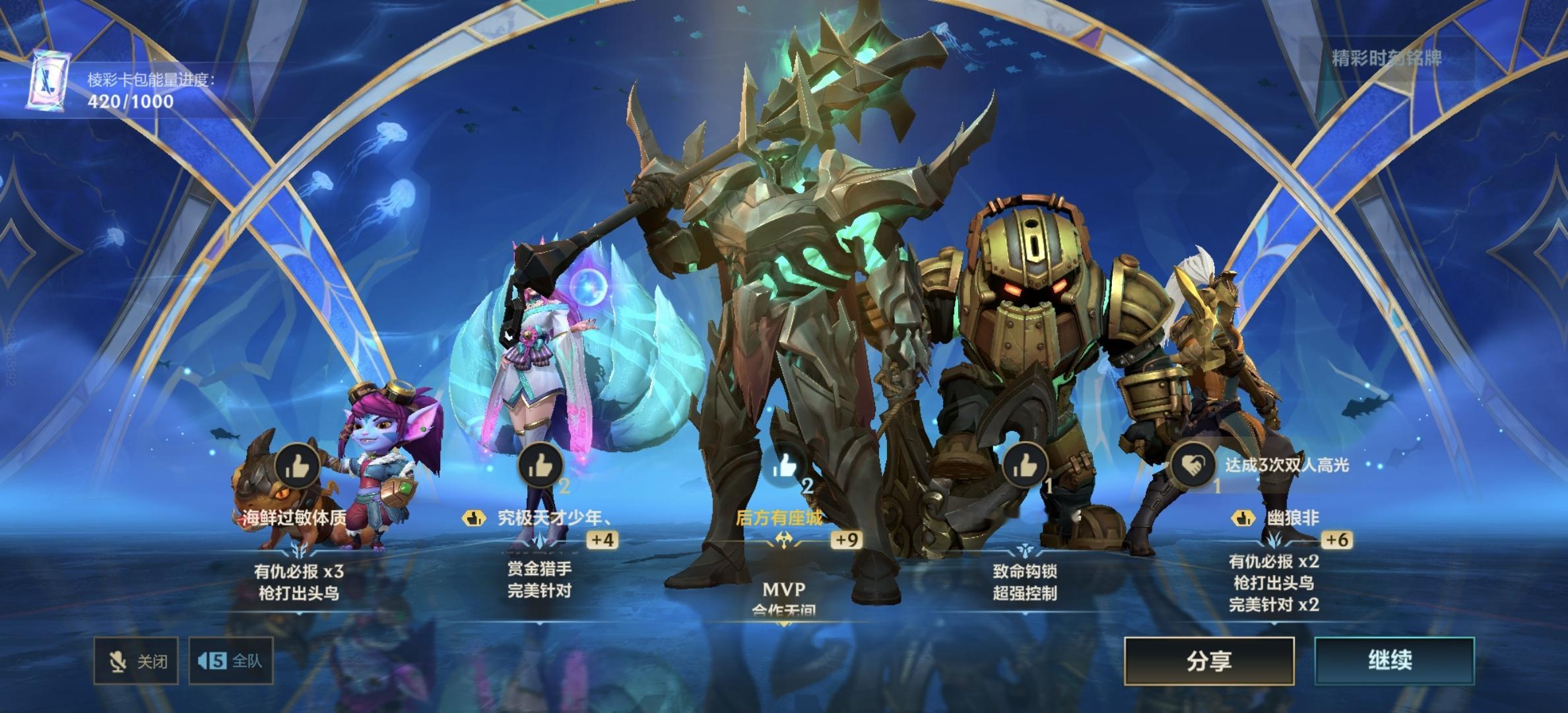Click the 分享 share button
Screen dimensions: 1568x713
coord(1208,662)
